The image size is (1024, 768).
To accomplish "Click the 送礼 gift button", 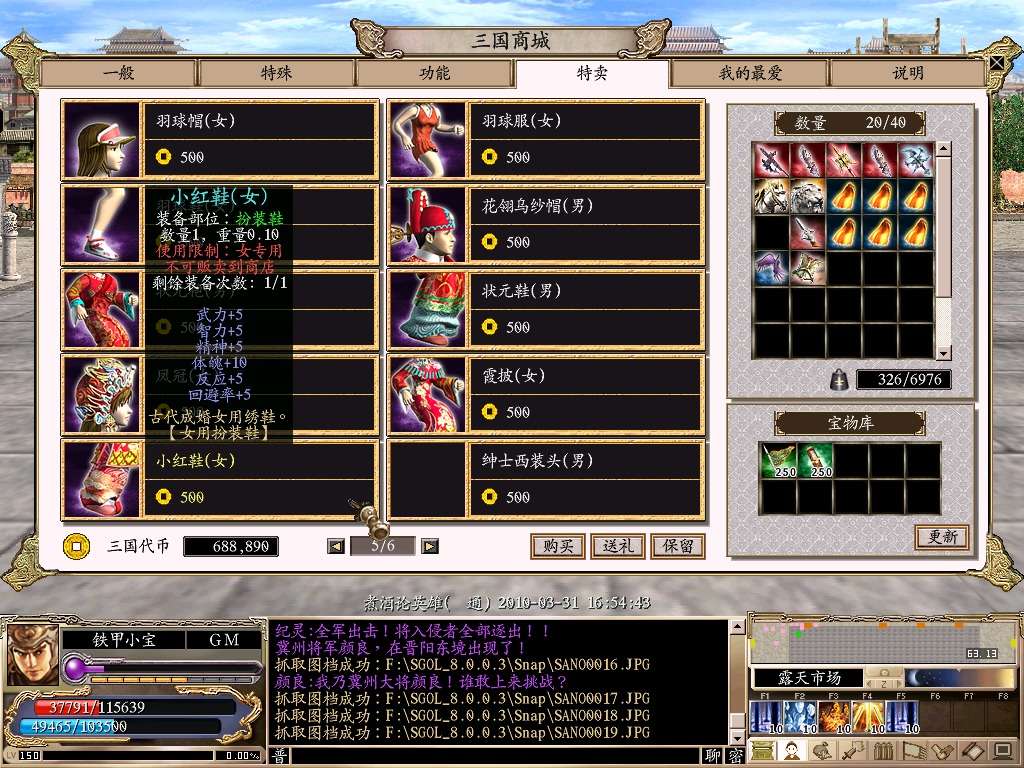I will click(617, 546).
